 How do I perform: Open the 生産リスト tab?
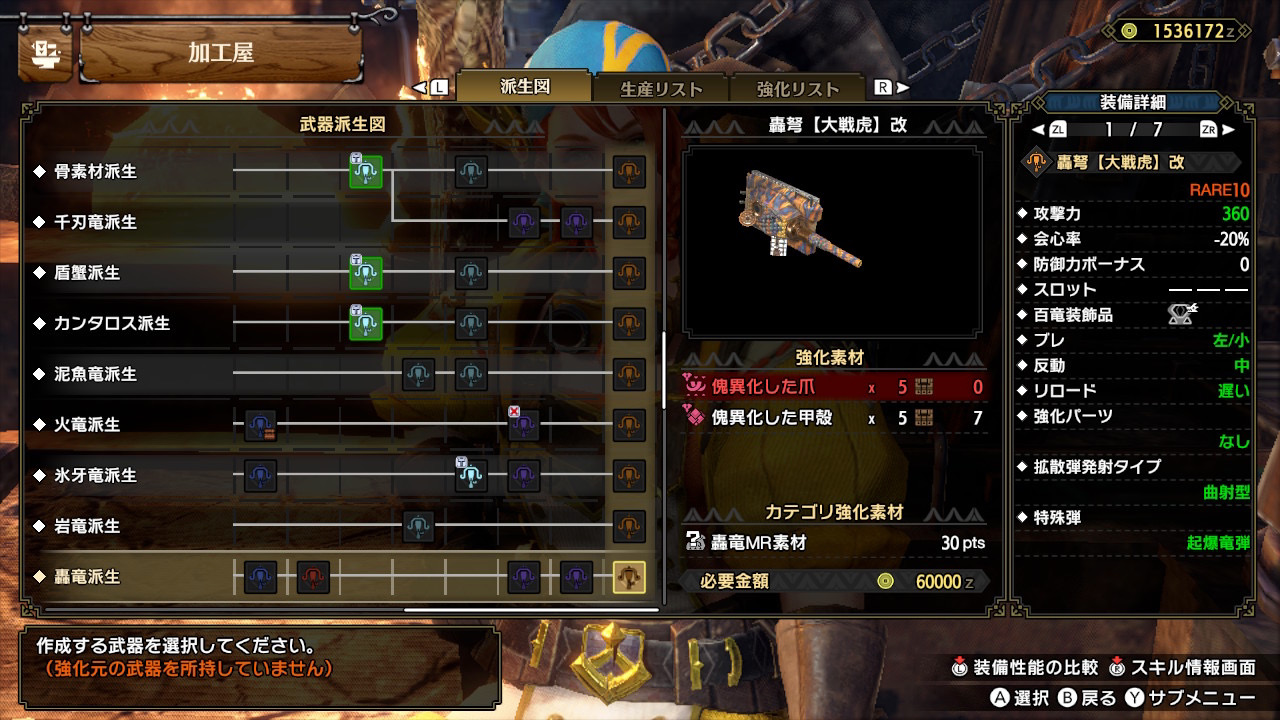pos(661,89)
